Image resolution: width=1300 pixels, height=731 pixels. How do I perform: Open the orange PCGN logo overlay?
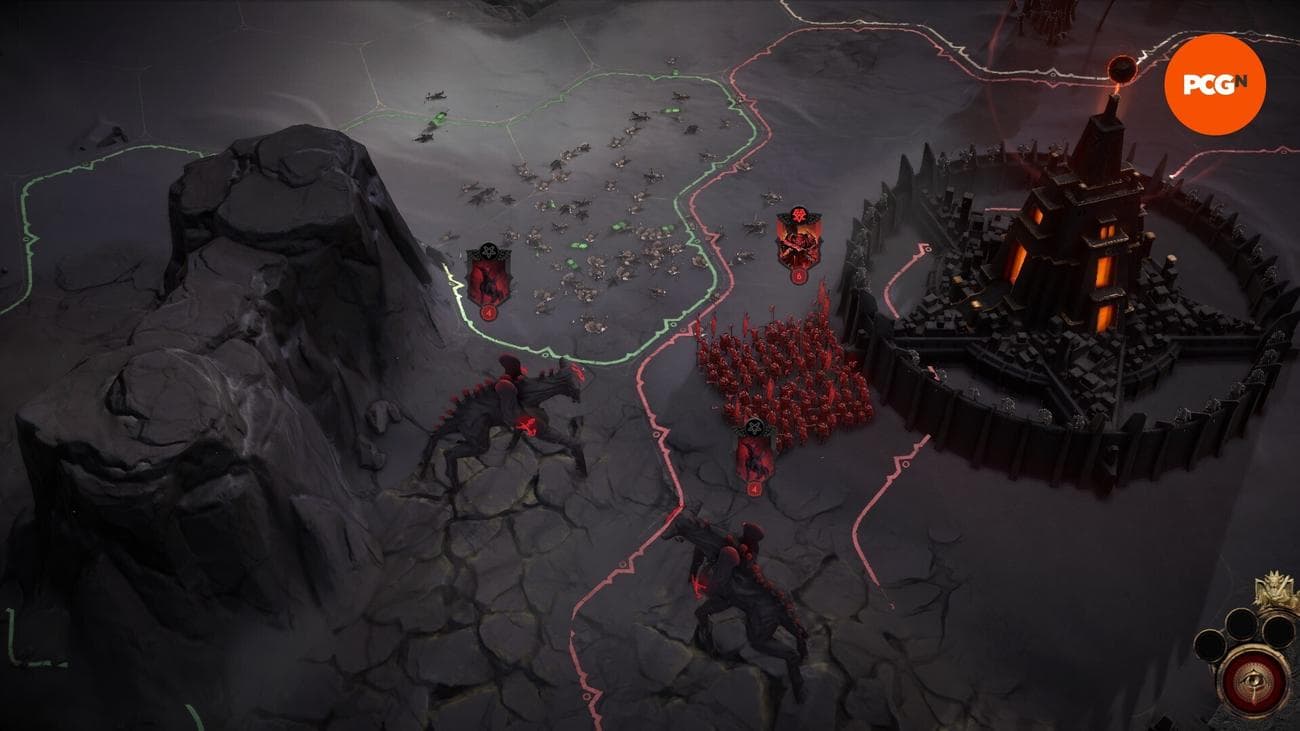pos(1215,85)
